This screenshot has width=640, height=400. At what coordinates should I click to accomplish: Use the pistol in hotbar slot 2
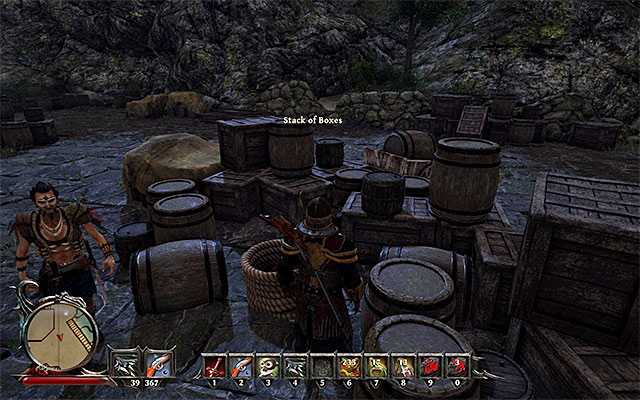click(241, 364)
